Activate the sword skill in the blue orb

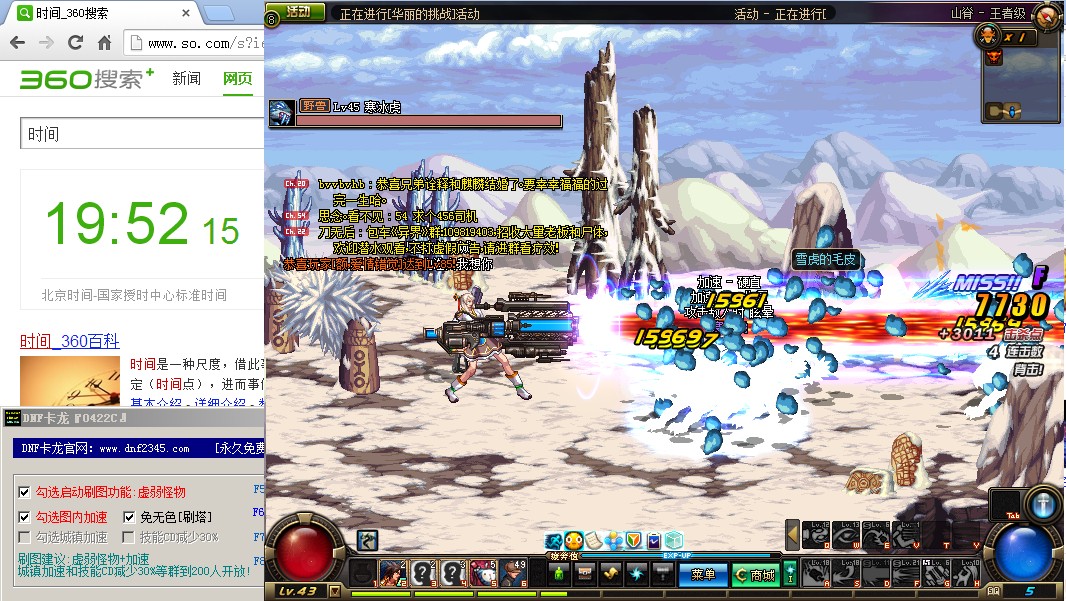coord(1044,505)
